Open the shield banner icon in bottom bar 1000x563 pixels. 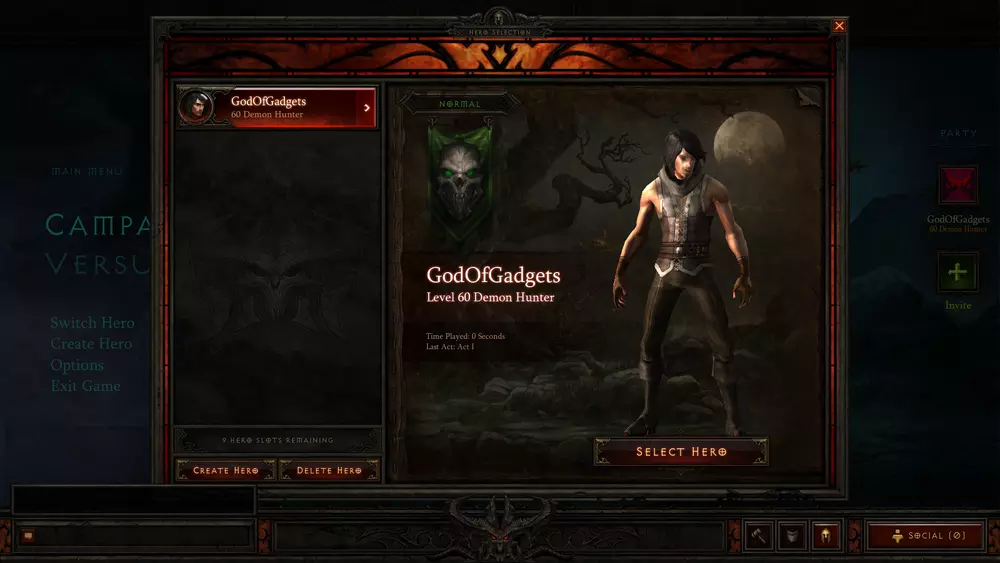pos(792,536)
